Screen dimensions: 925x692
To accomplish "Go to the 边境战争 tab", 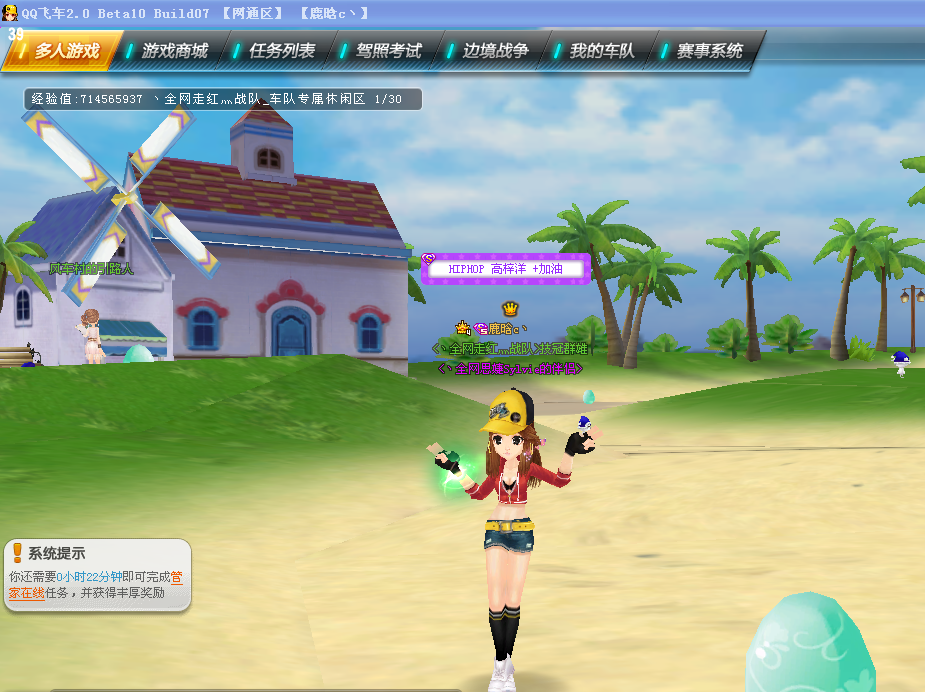I will click(x=495, y=51).
